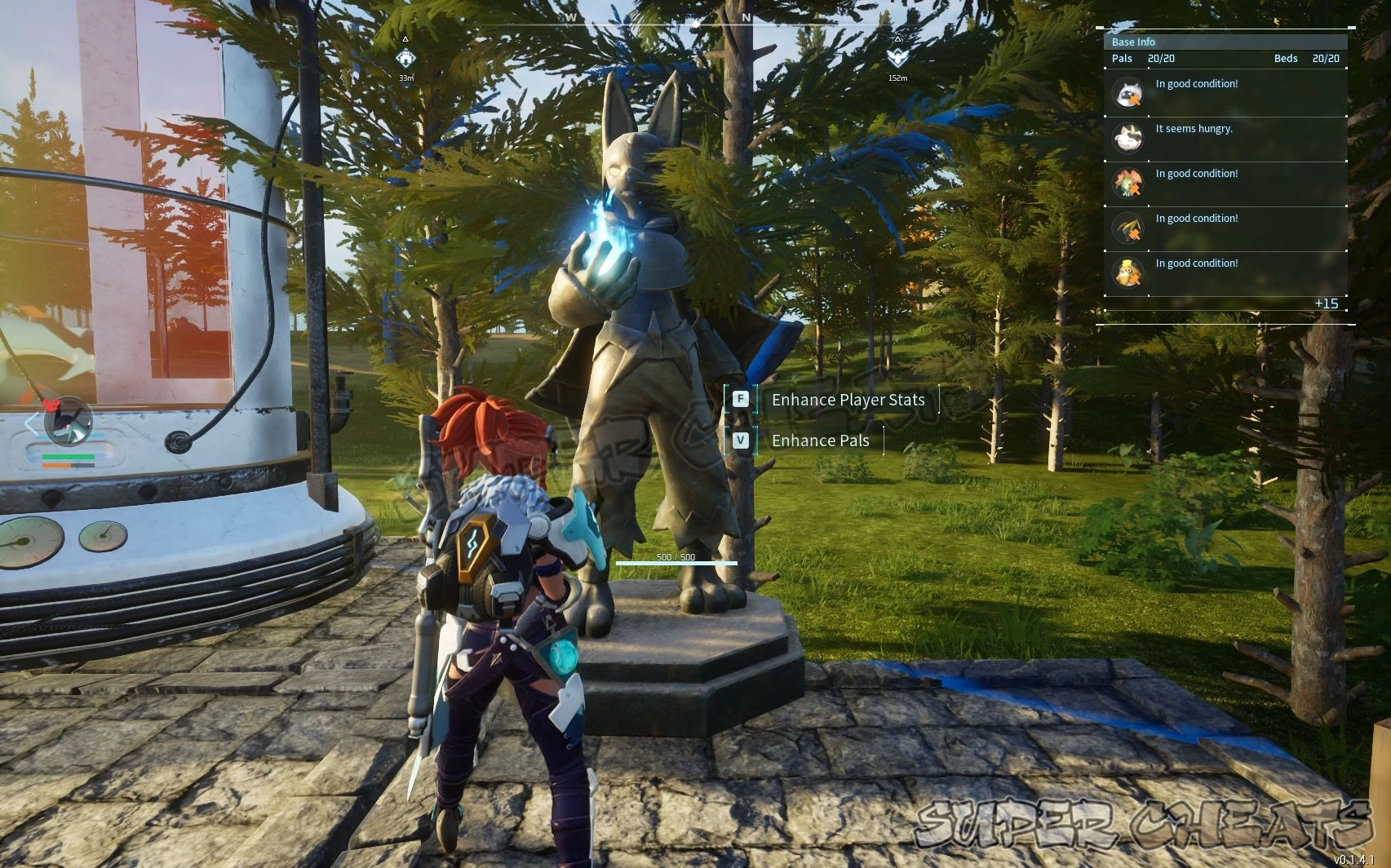This screenshot has height=868, width=1391.
Task: Click the pal portrait circle on the left HUD
Action: pyautogui.click(x=69, y=423)
